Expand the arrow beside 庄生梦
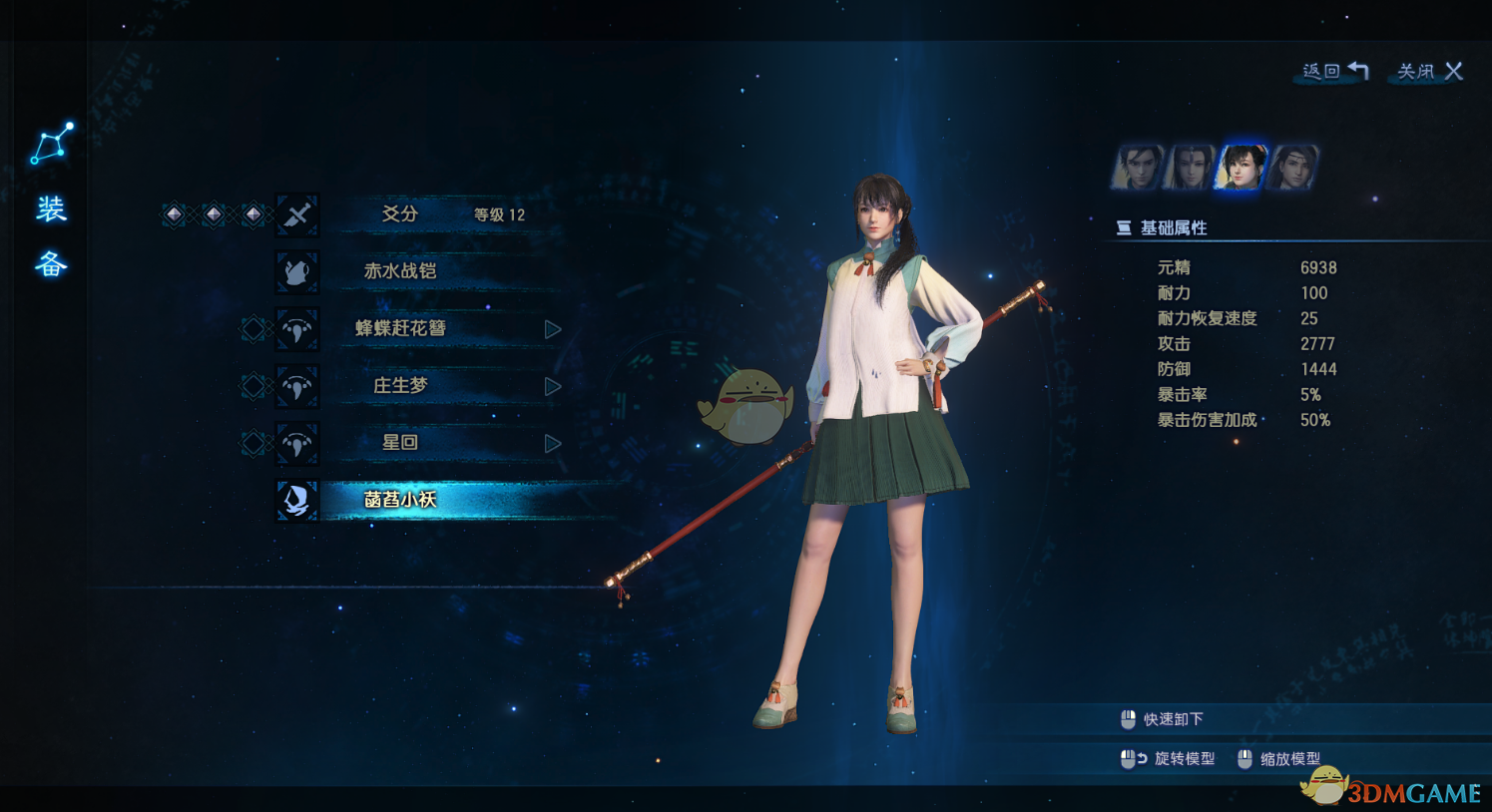 point(553,386)
